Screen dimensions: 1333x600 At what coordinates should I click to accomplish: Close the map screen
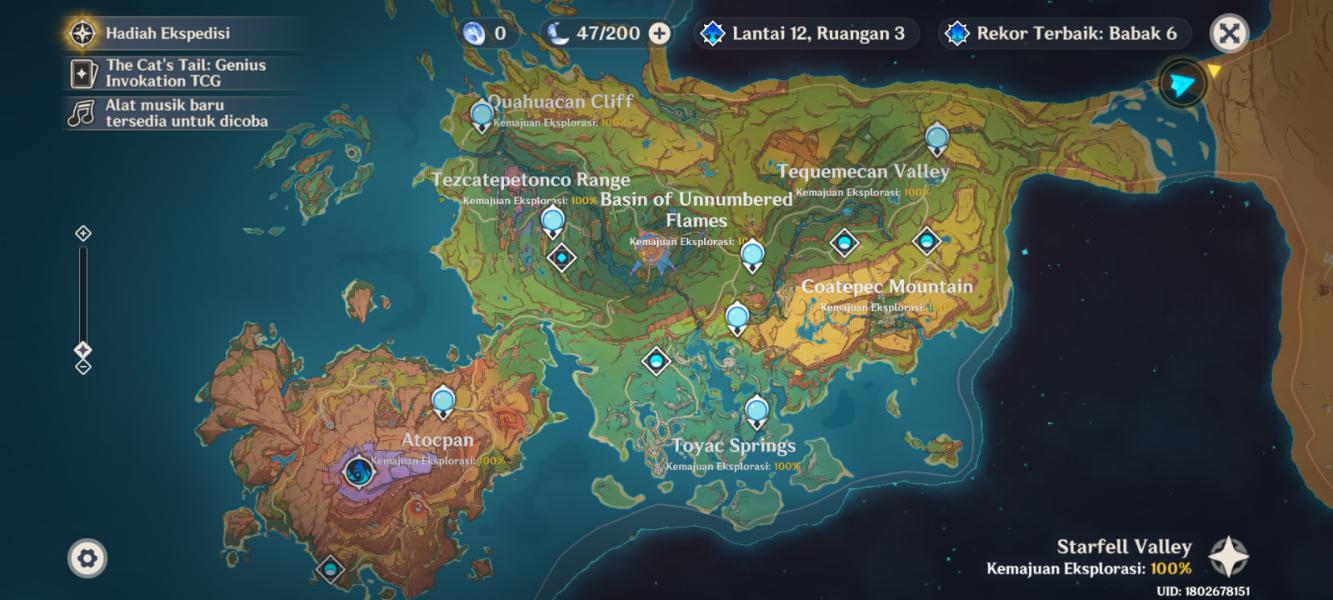(1229, 34)
